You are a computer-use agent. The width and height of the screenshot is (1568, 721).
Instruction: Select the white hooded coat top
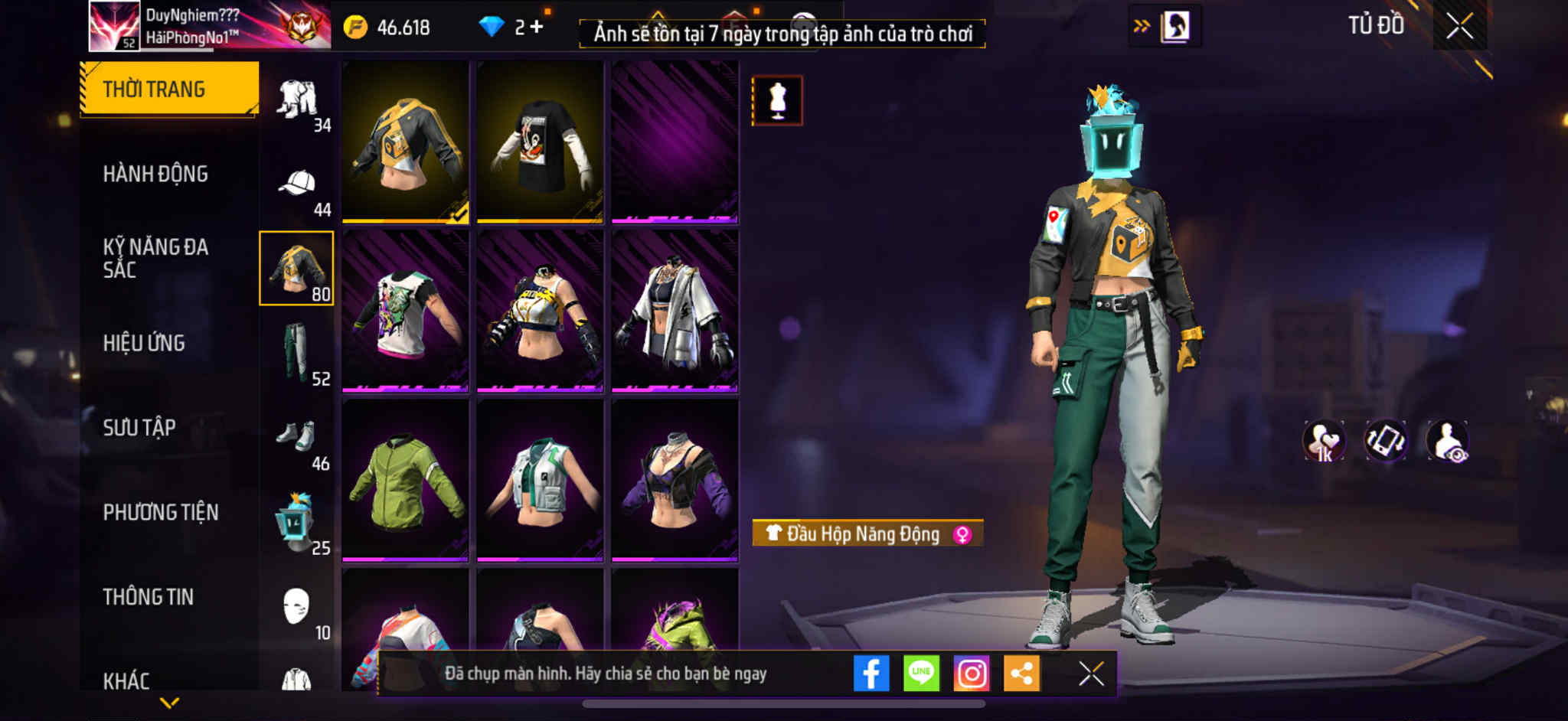pyautogui.click(x=675, y=312)
